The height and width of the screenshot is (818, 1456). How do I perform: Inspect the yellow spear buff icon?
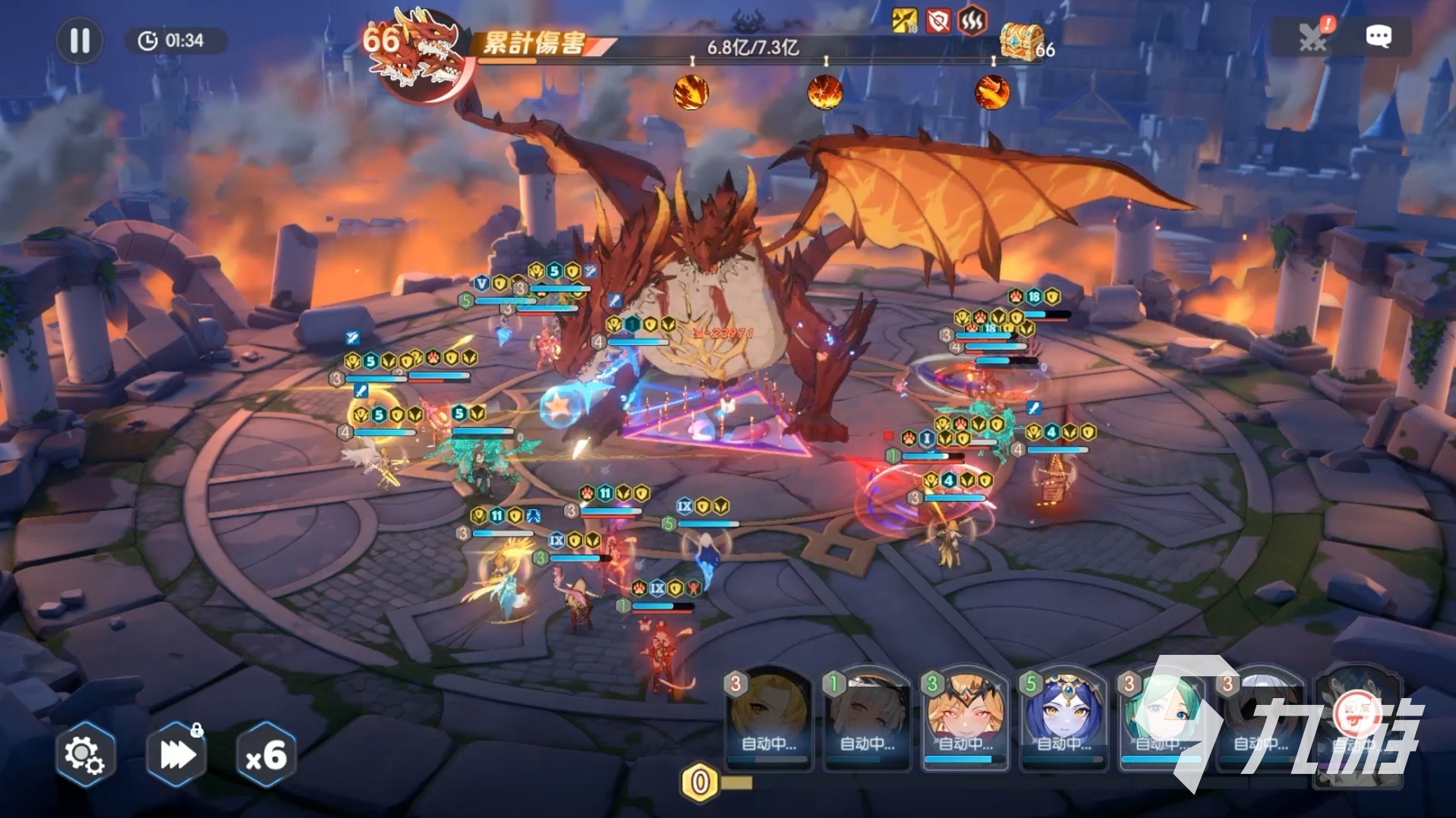[905, 20]
